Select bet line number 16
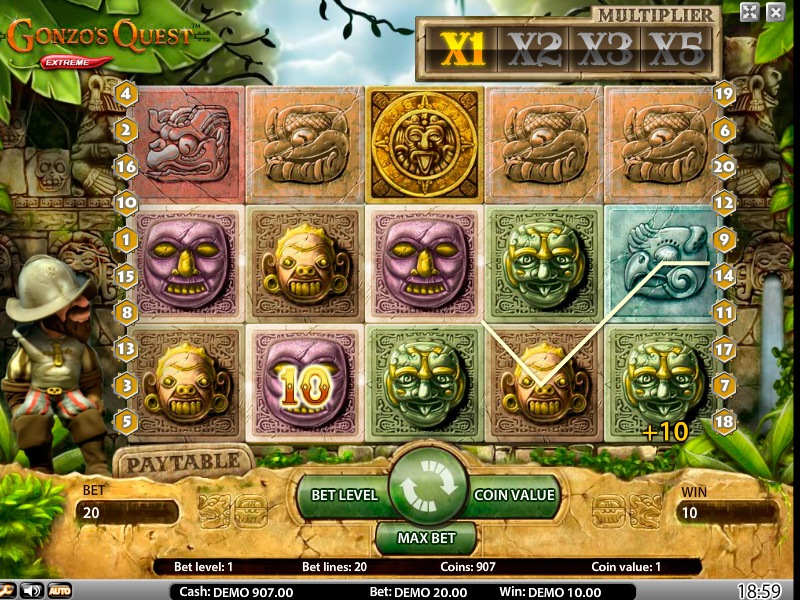This screenshot has width=800, height=600. point(126,167)
